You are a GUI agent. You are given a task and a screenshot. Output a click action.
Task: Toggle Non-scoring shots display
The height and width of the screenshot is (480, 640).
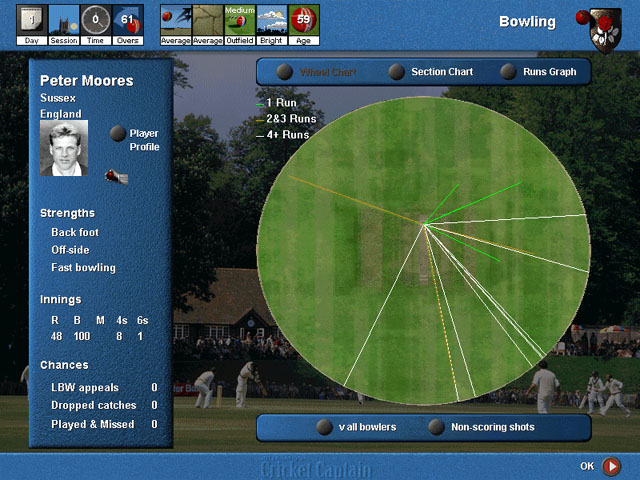(436, 427)
